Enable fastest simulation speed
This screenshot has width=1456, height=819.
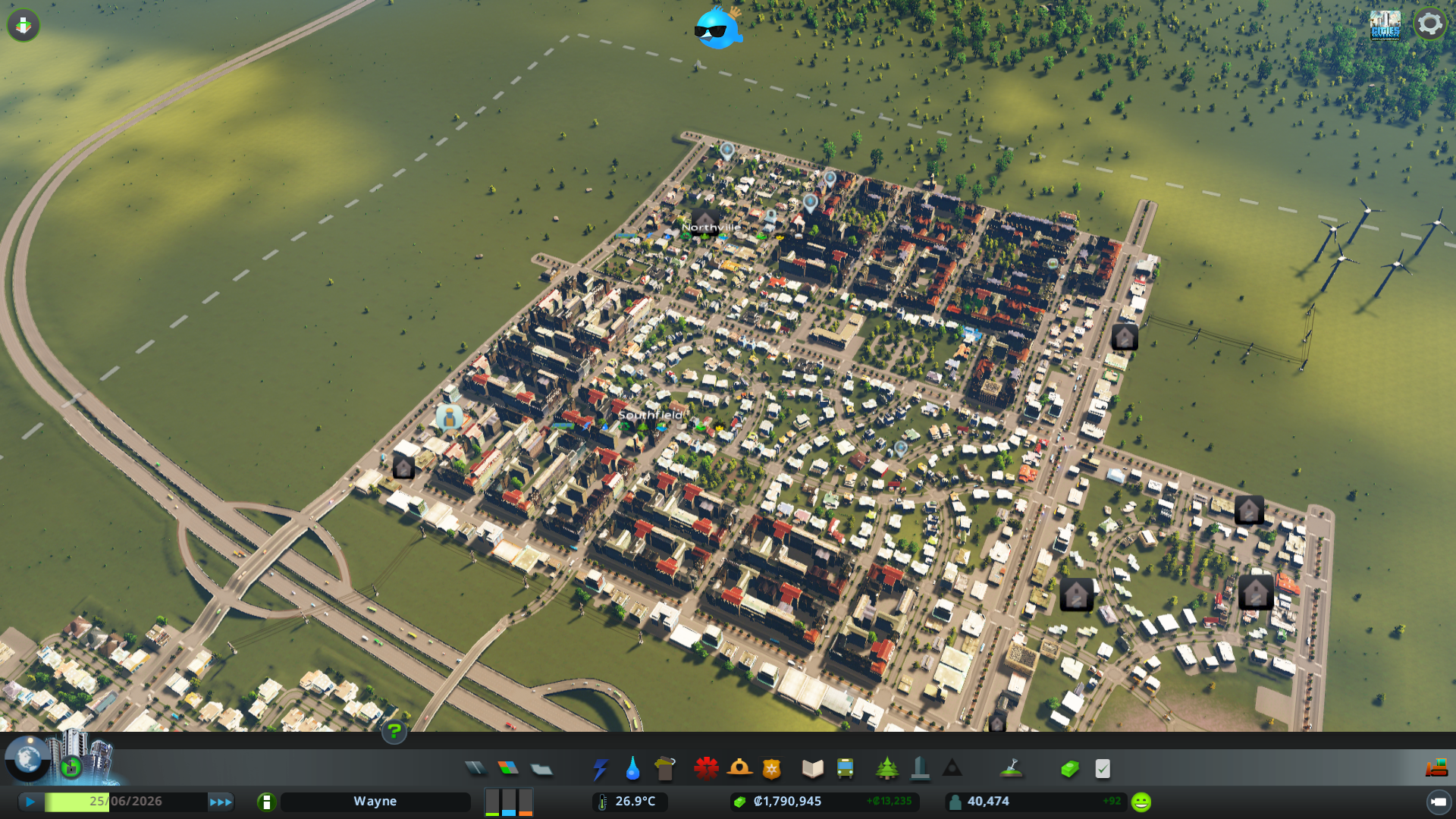(x=221, y=801)
